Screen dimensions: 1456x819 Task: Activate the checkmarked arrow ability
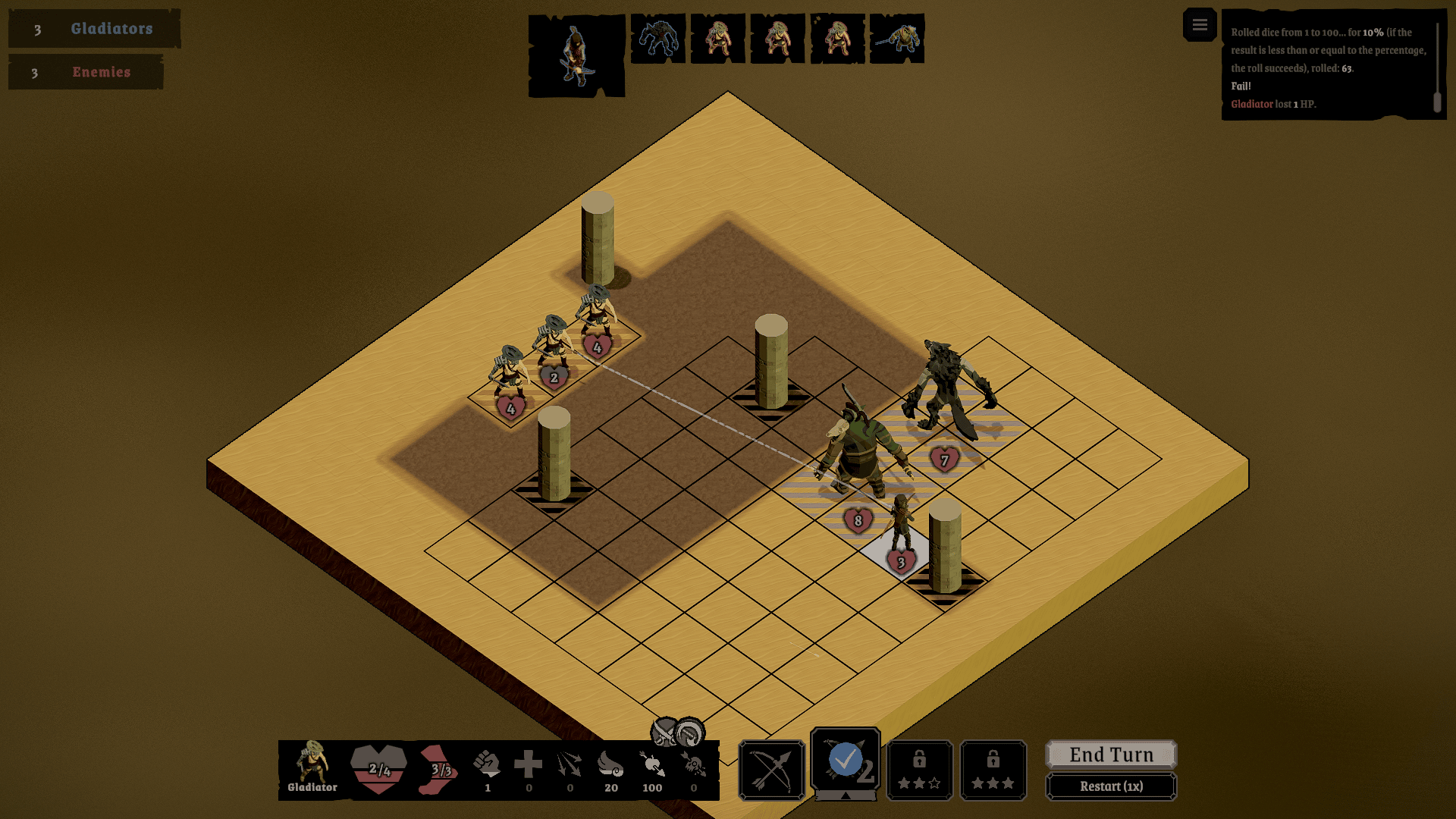point(845,761)
